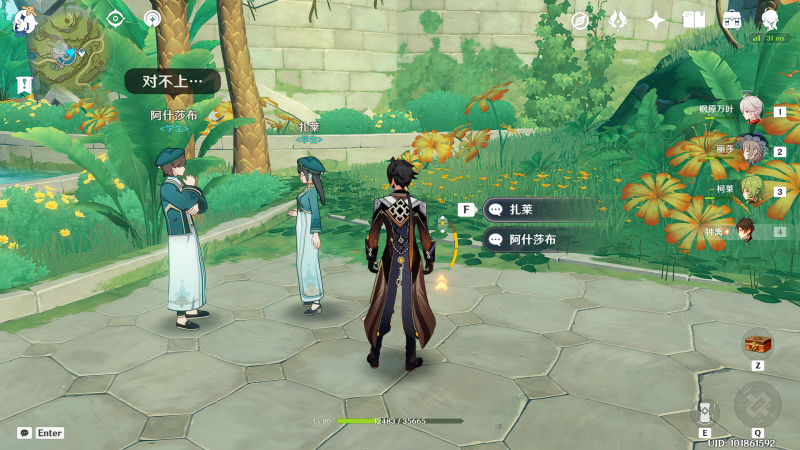Image resolution: width=800 pixels, height=450 pixels.
Task: Trigger the elemental burst button
Action: (x=757, y=405)
